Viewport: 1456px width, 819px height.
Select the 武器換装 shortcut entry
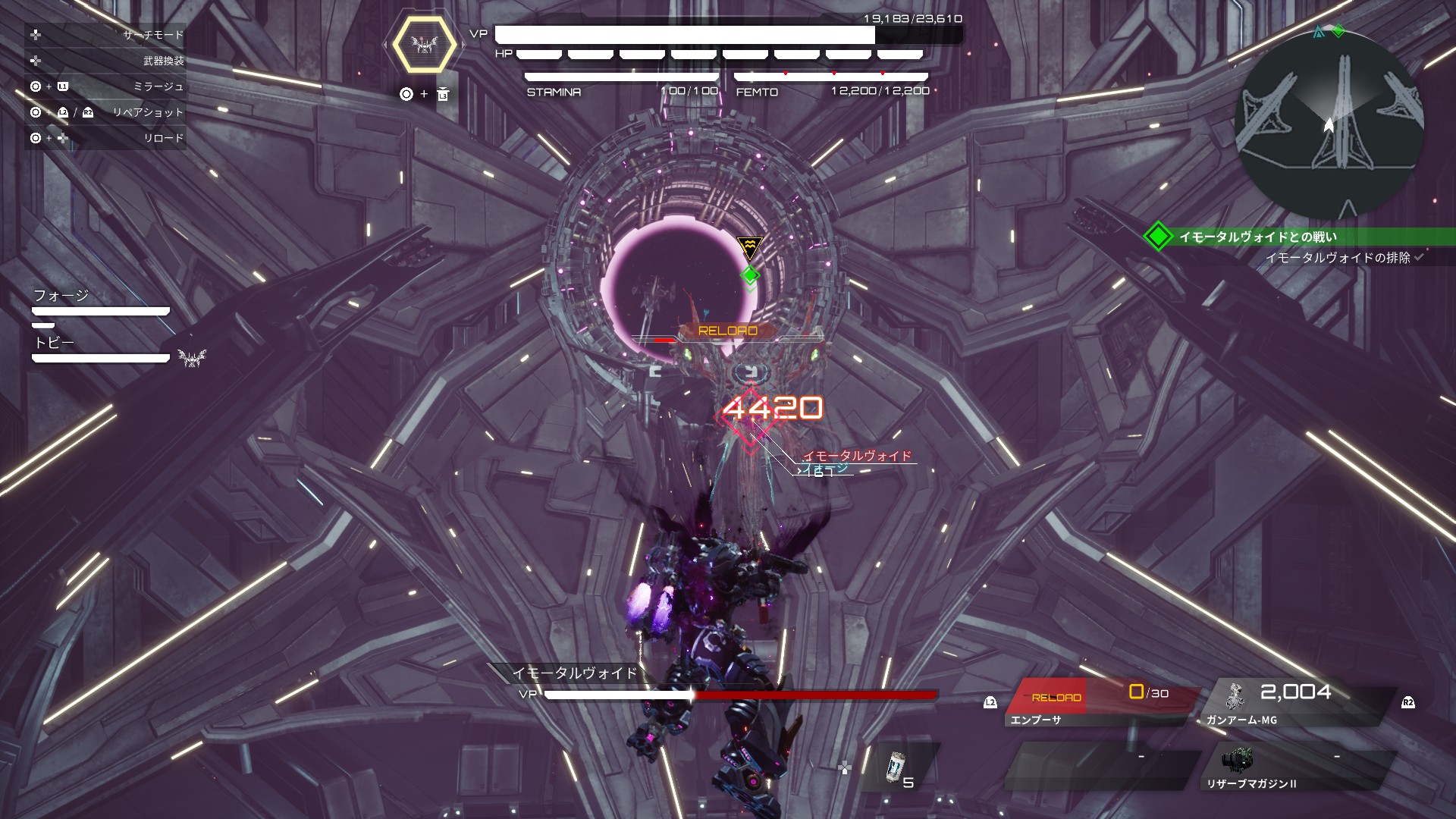point(106,61)
